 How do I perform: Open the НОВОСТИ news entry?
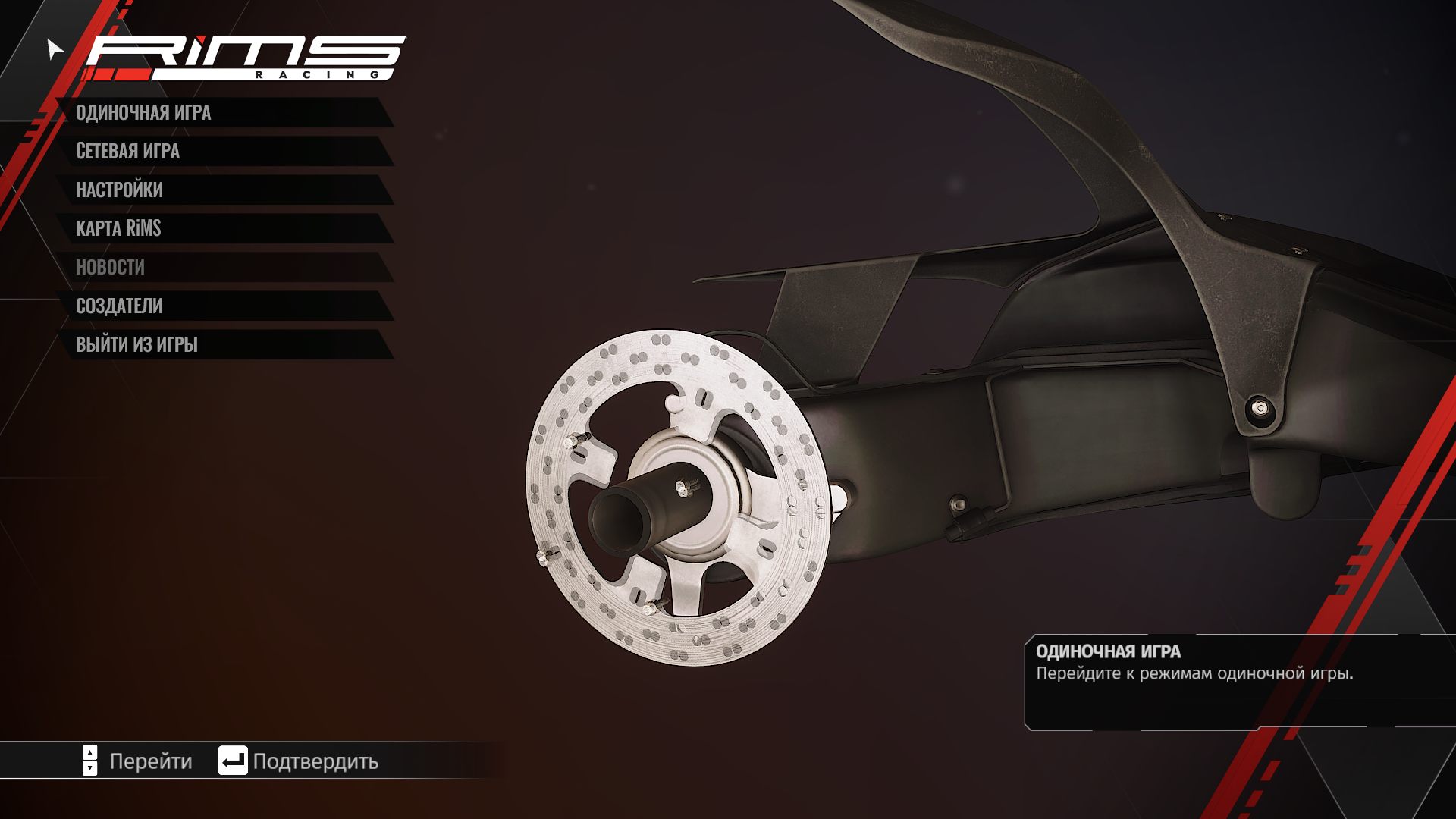click(x=110, y=268)
